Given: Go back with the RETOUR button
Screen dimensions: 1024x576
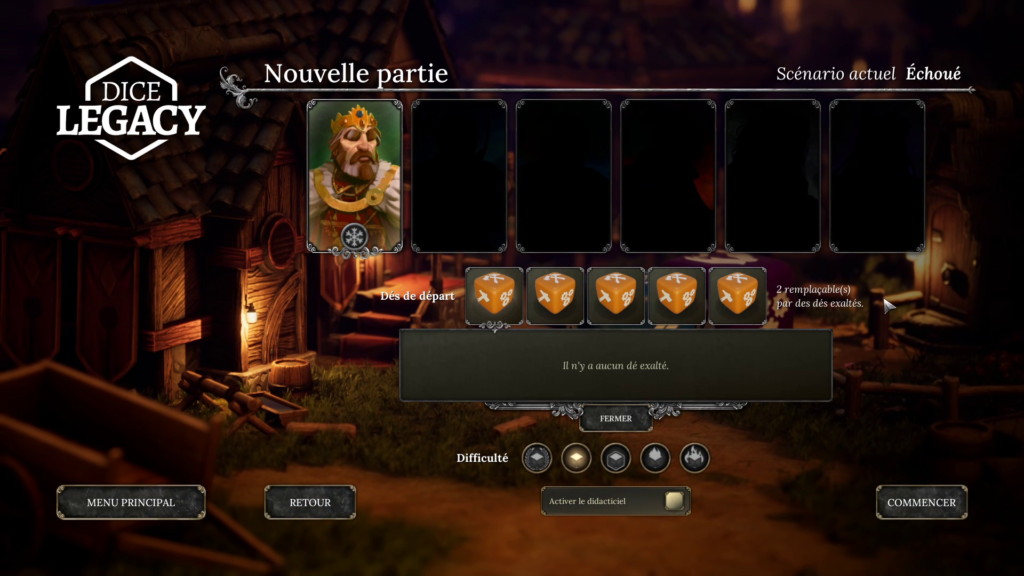Looking at the screenshot, I should click(x=310, y=502).
